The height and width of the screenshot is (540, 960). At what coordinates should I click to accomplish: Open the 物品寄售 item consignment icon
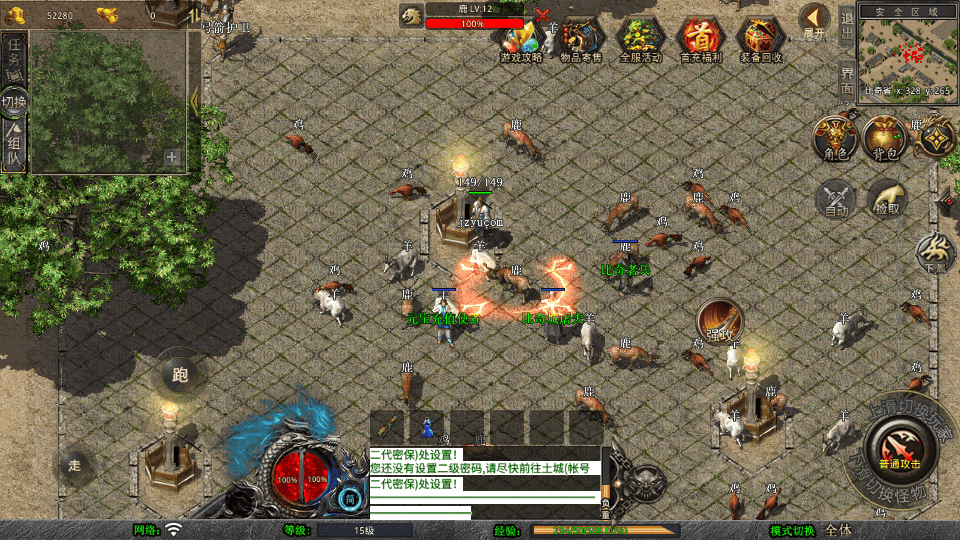point(581,40)
